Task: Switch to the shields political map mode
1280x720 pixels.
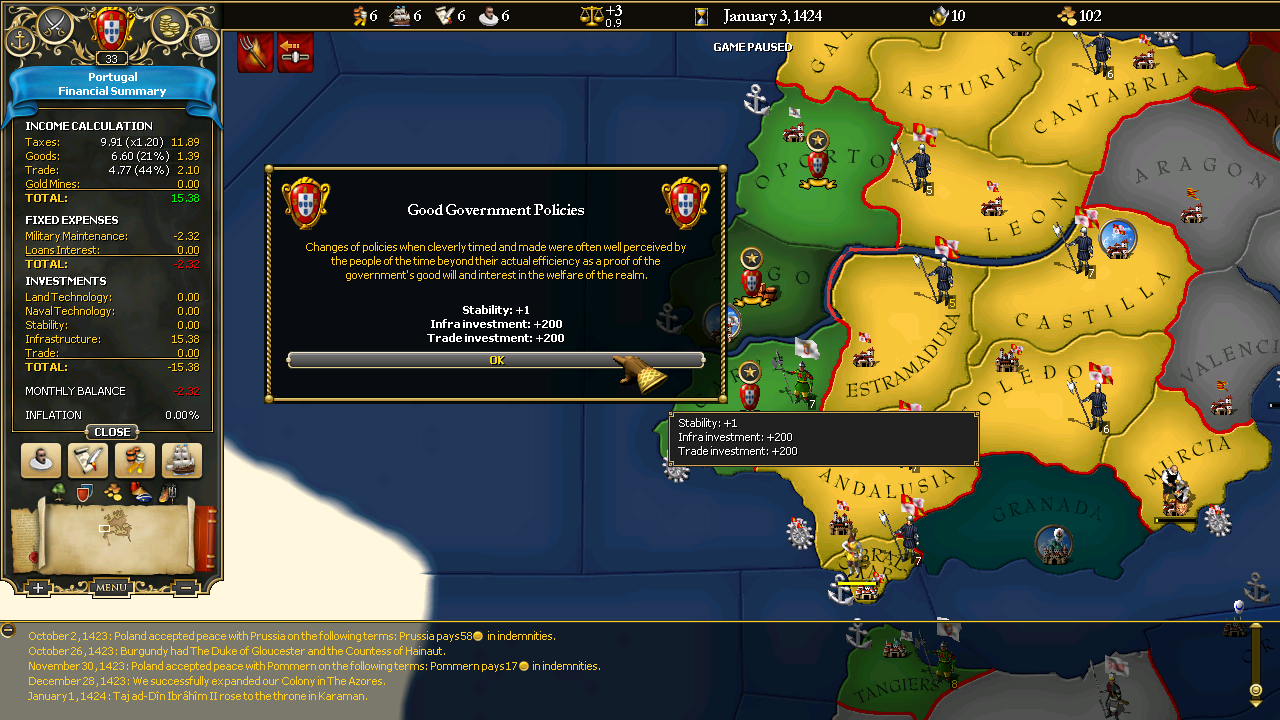Action: [85, 492]
